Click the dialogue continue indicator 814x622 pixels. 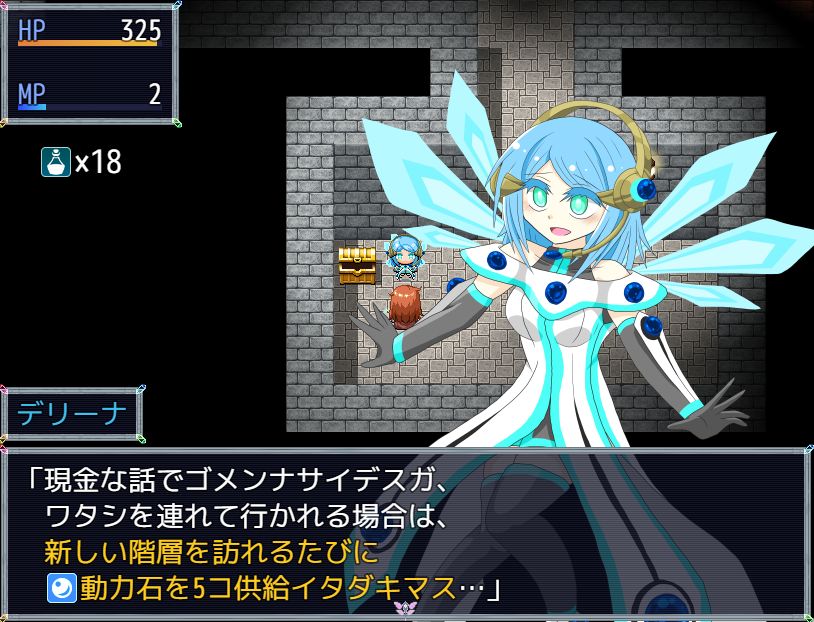click(405, 607)
